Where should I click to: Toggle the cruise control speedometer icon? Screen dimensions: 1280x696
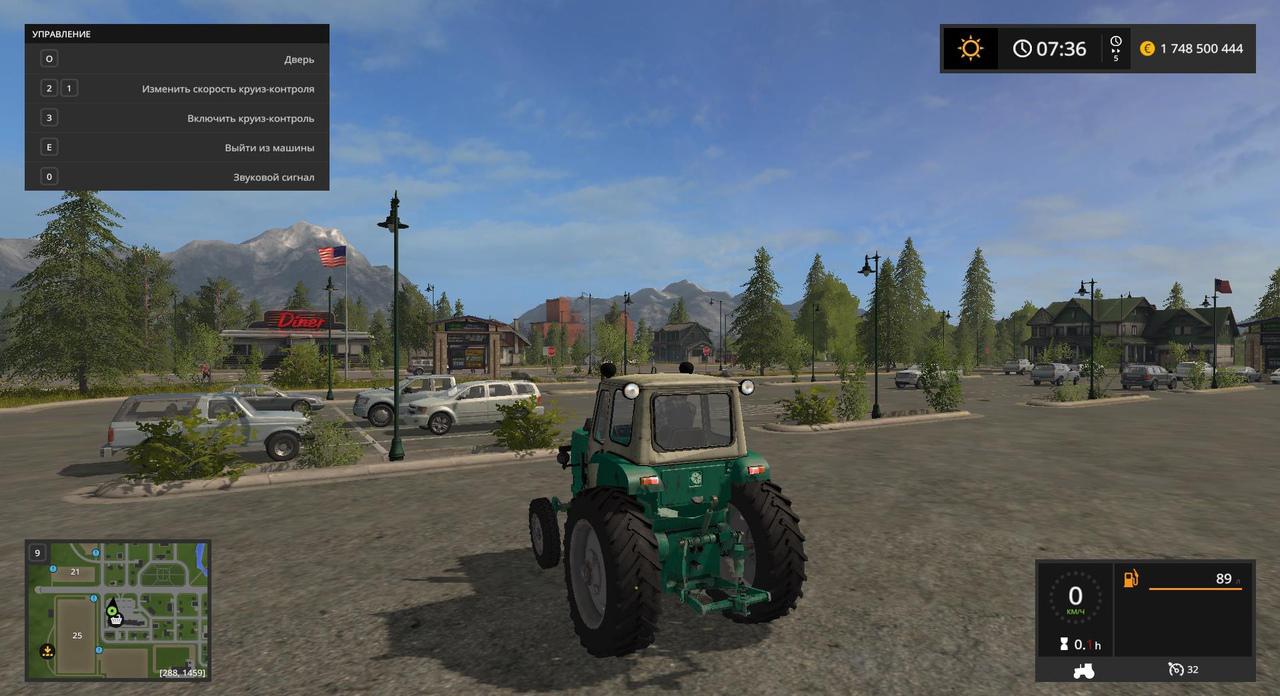click(1176, 669)
